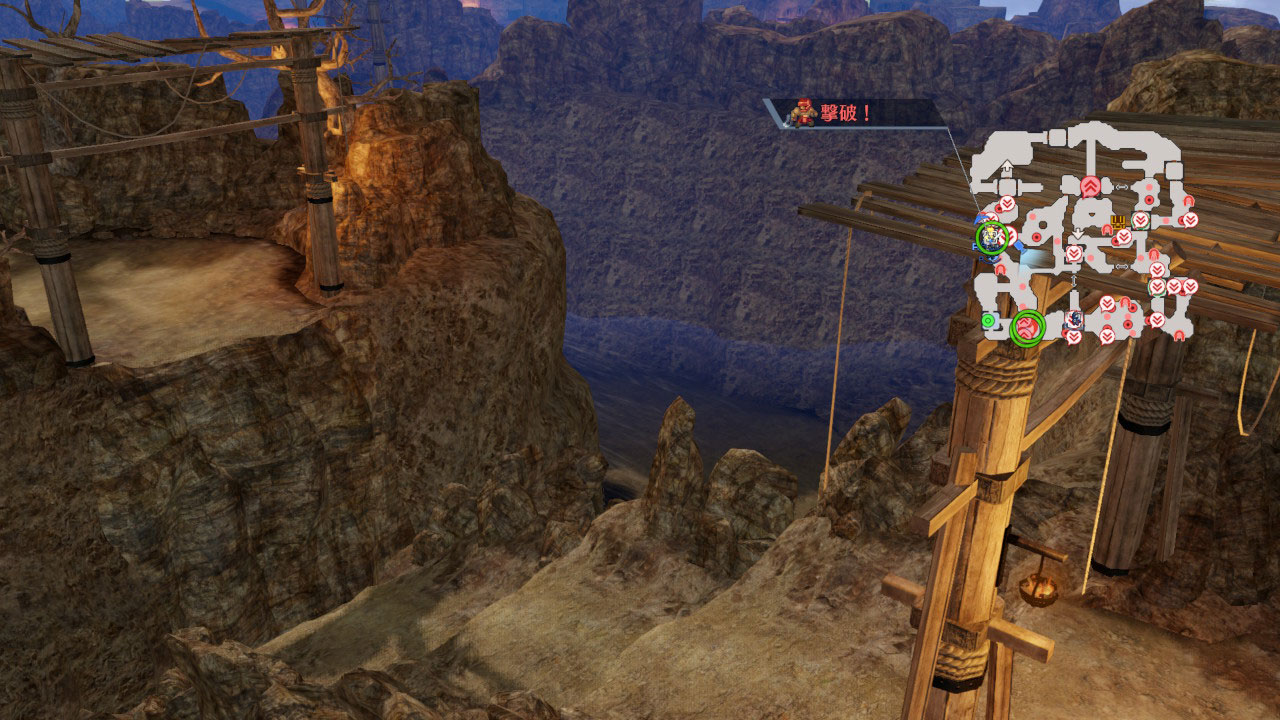The image size is (1280, 720).
Task: Select the gold treasure chest map marker
Action: pos(1118,220)
